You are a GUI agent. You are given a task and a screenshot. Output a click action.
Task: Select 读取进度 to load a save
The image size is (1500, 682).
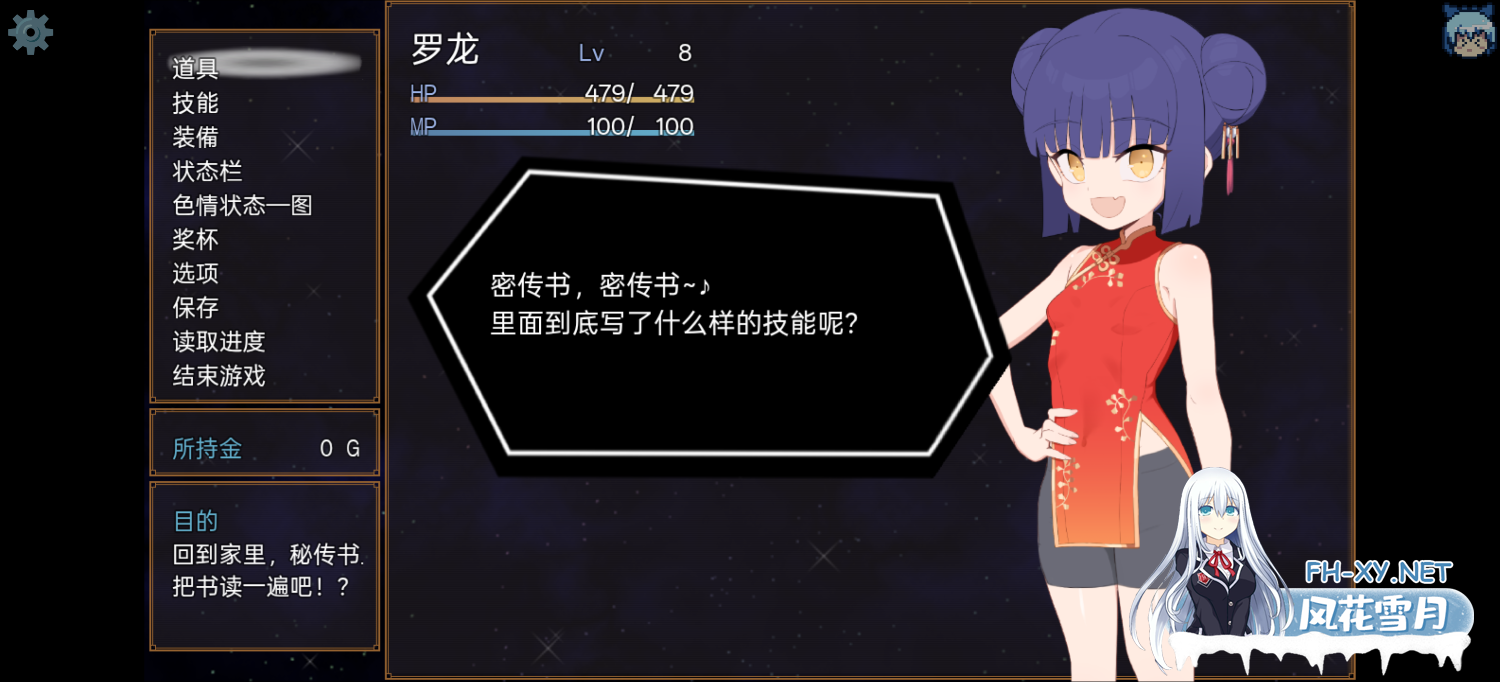(x=219, y=341)
